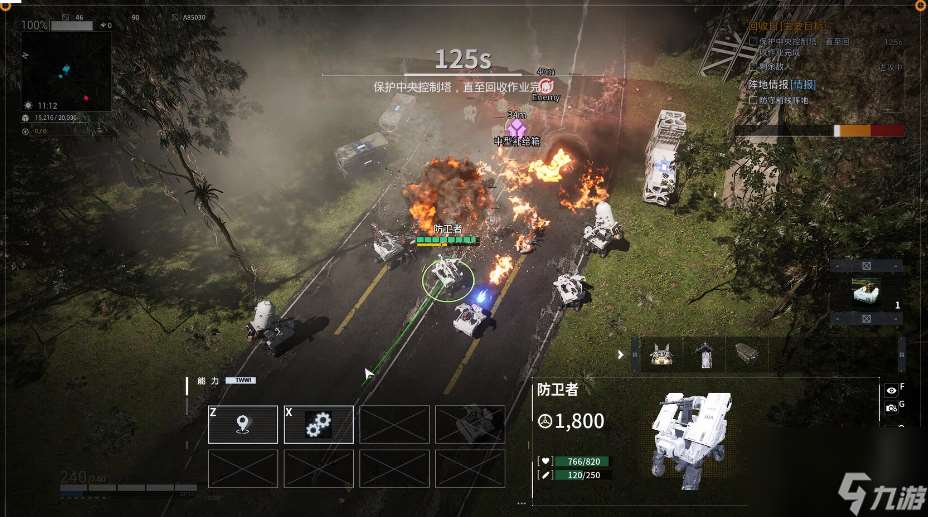The height and width of the screenshot is (517, 928).
Task: Use the X gears ability slot
Action: tap(319, 424)
